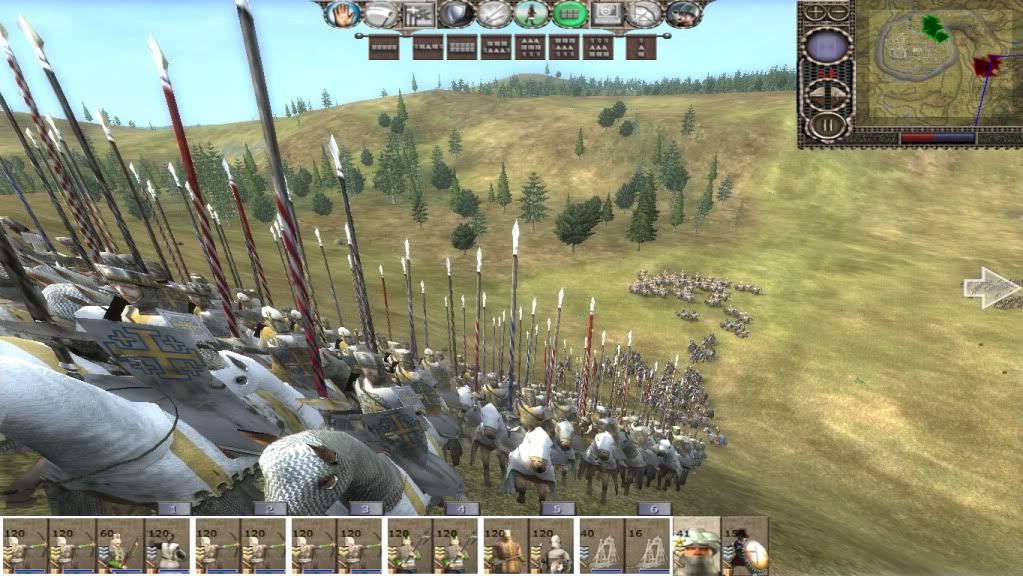Select the last unit card with shield
The height and width of the screenshot is (576, 1023).
(746, 547)
